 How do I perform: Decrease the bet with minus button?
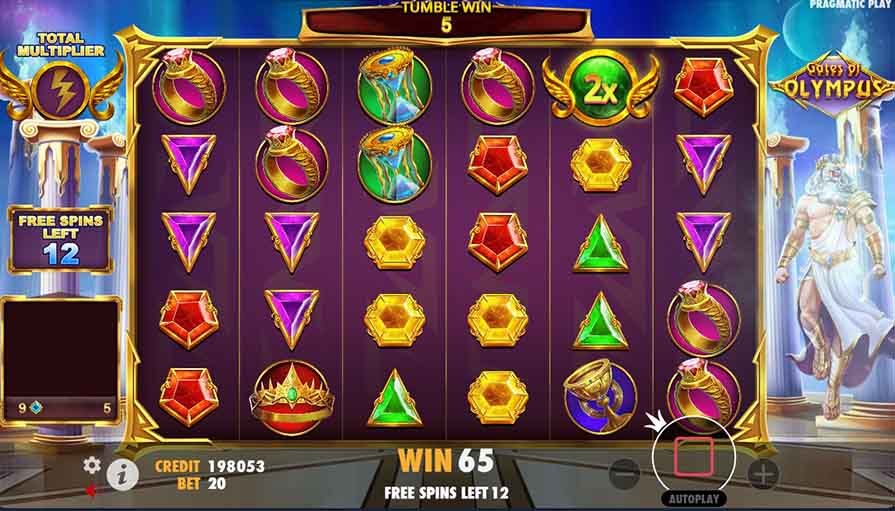pyautogui.click(x=624, y=473)
